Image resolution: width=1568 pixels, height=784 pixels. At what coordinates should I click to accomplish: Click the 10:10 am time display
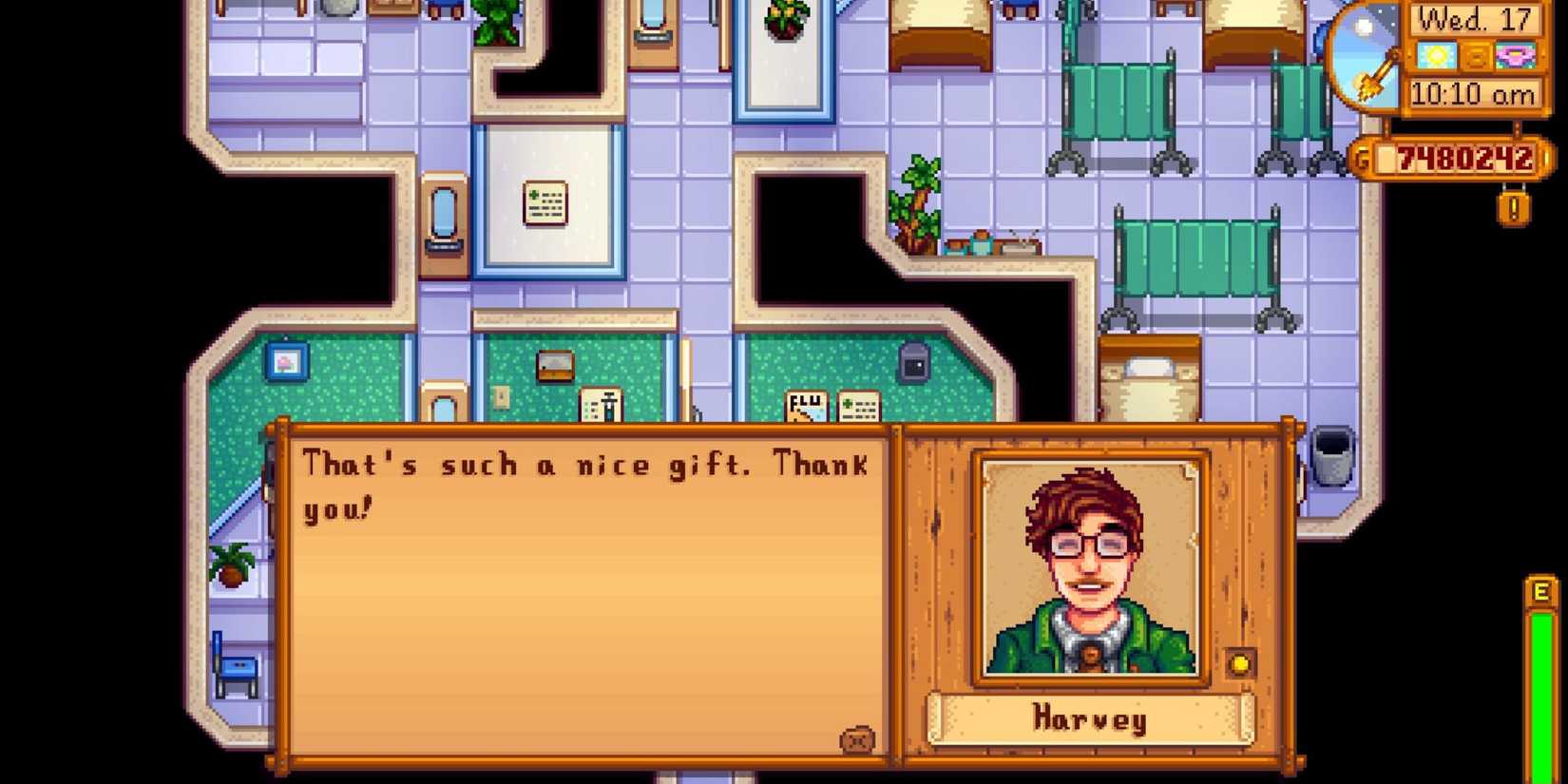1476,93
